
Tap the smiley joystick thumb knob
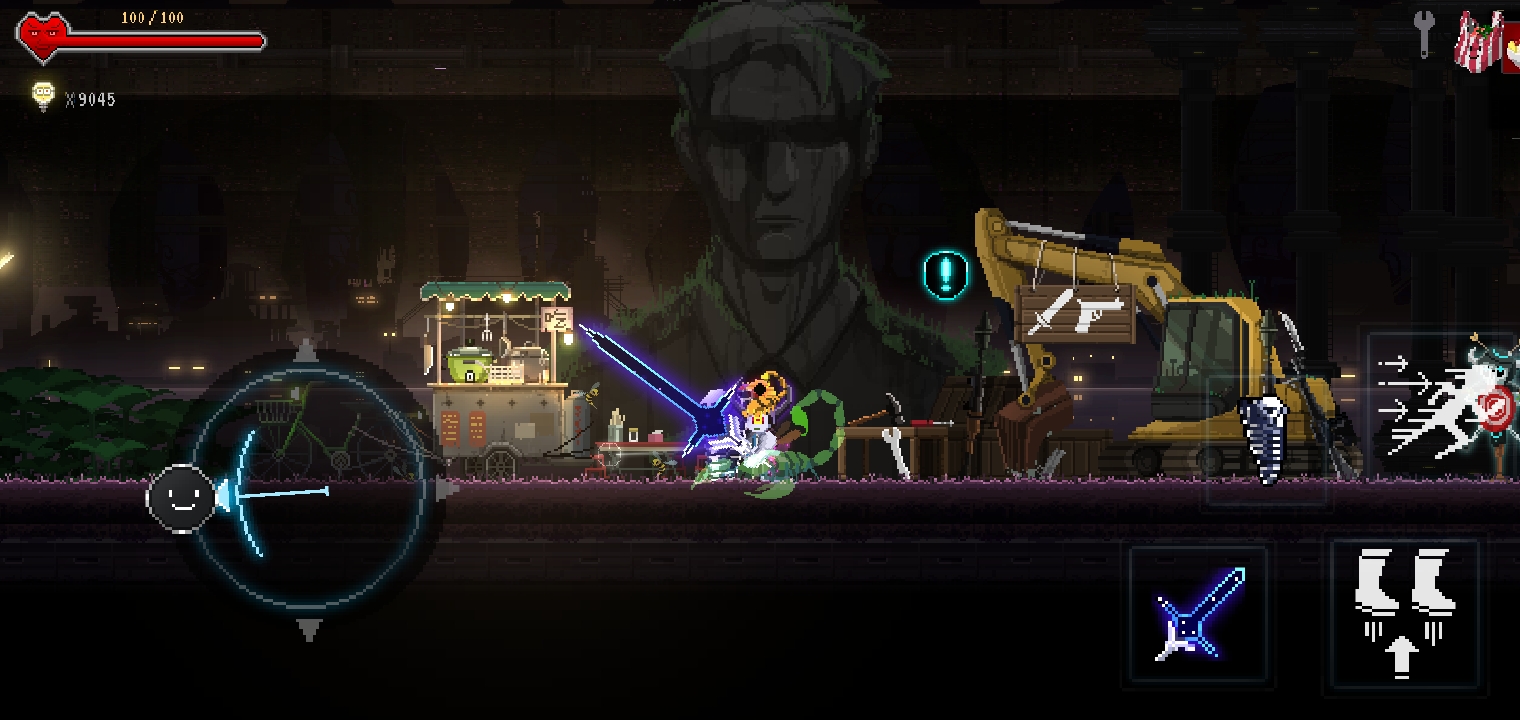(x=182, y=497)
